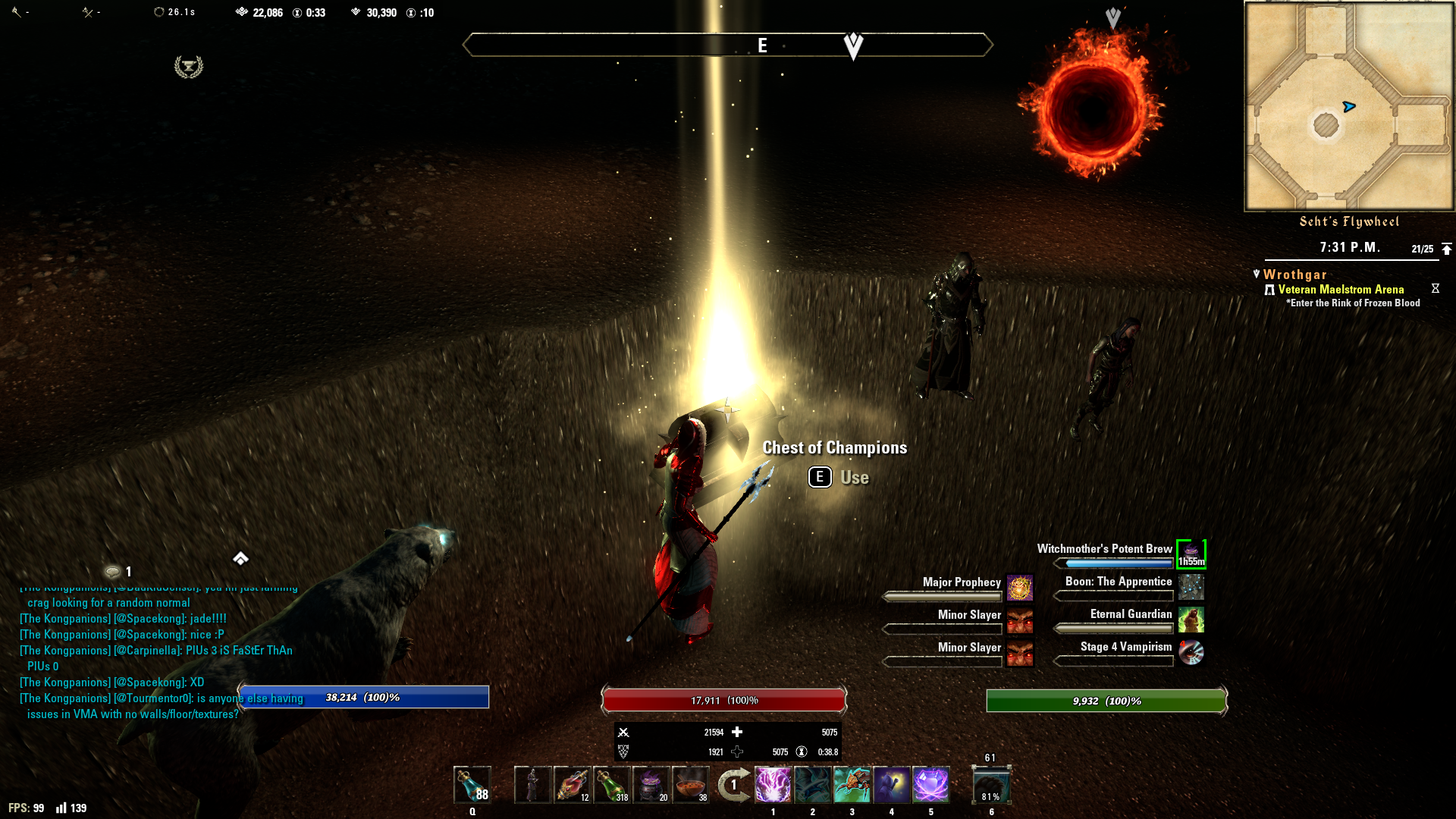Activate the orange scorpion-like summon ability
This screenshot has height=819, width=1456.
click(852, 785)
